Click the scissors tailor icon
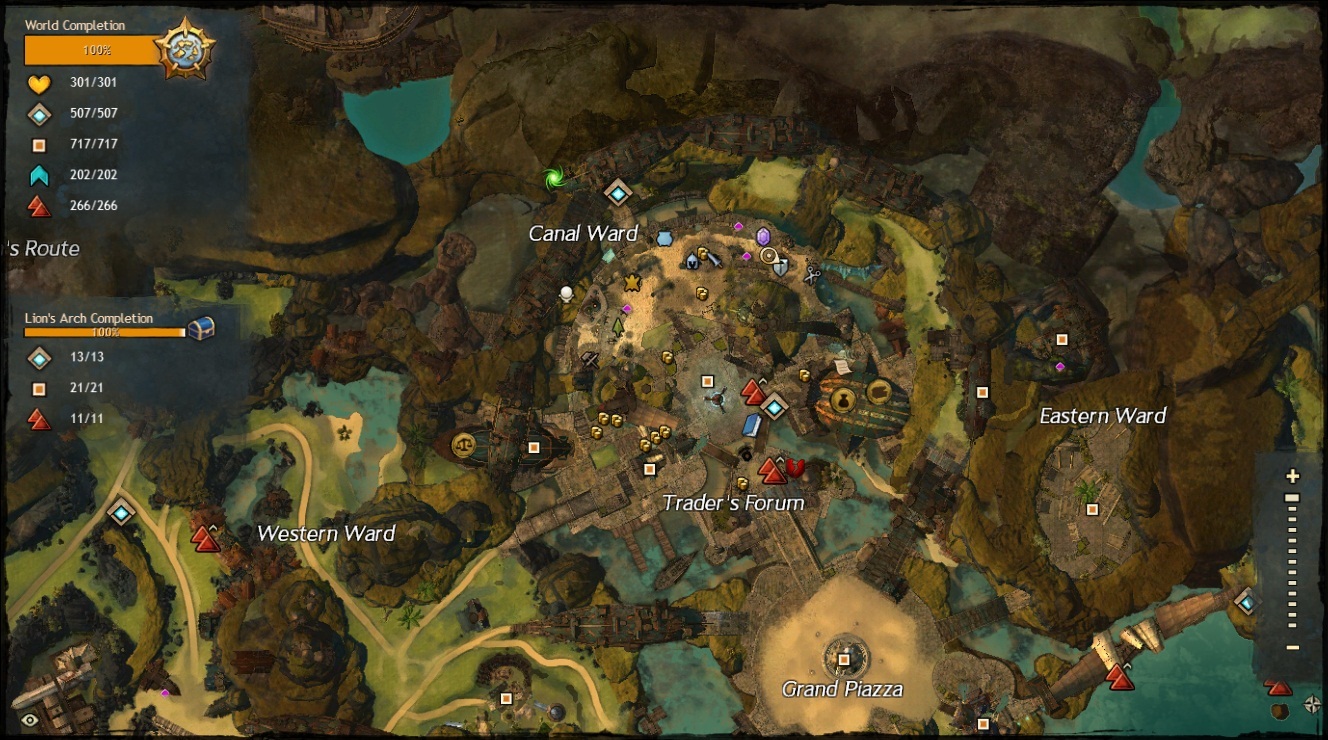The width and height of the screenshot is (1328, 740). (x=811, y=273)
